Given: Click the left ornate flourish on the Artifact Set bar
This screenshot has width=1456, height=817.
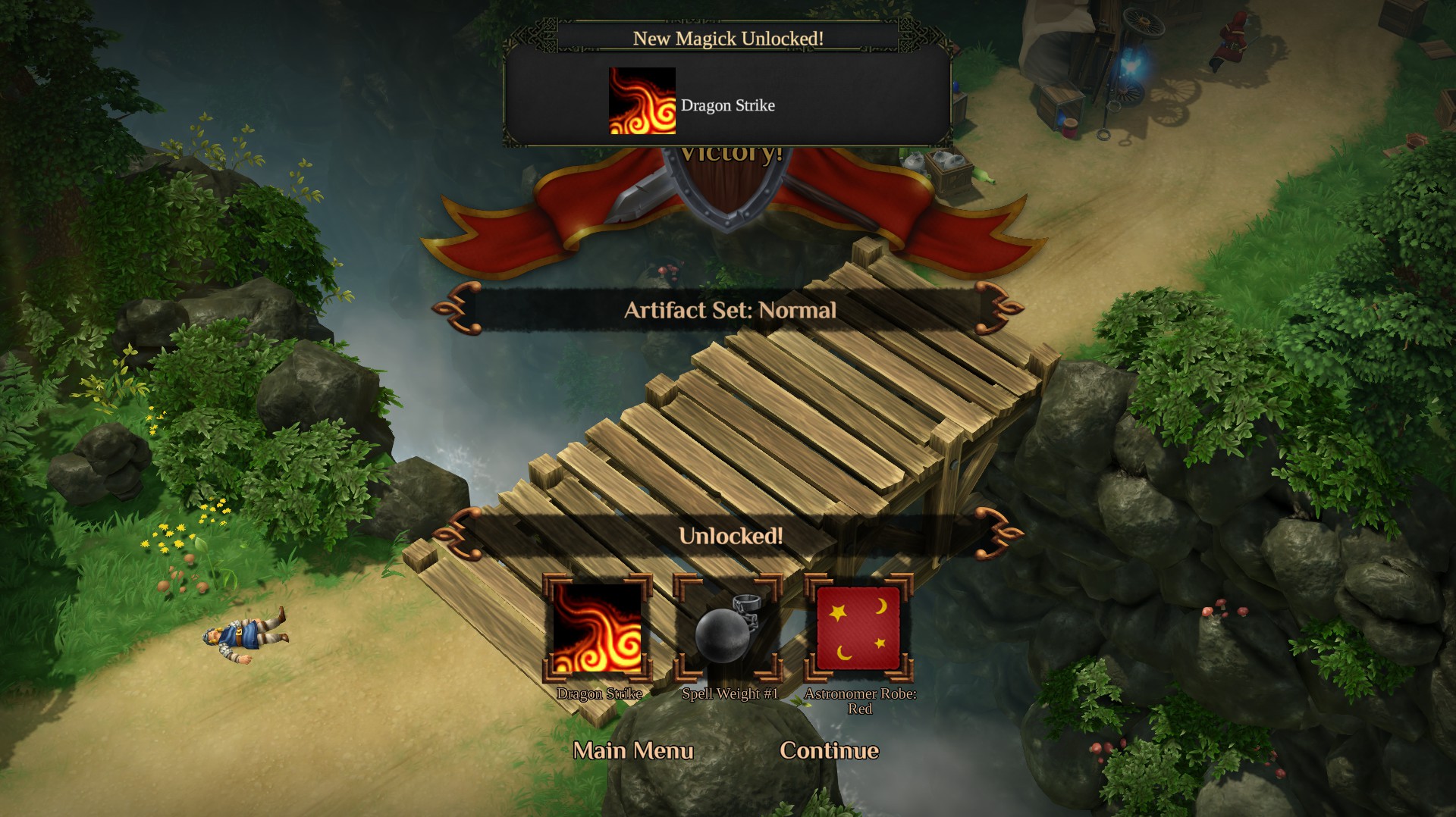Looking at the screenshot, I should click(x=460, y=309).
